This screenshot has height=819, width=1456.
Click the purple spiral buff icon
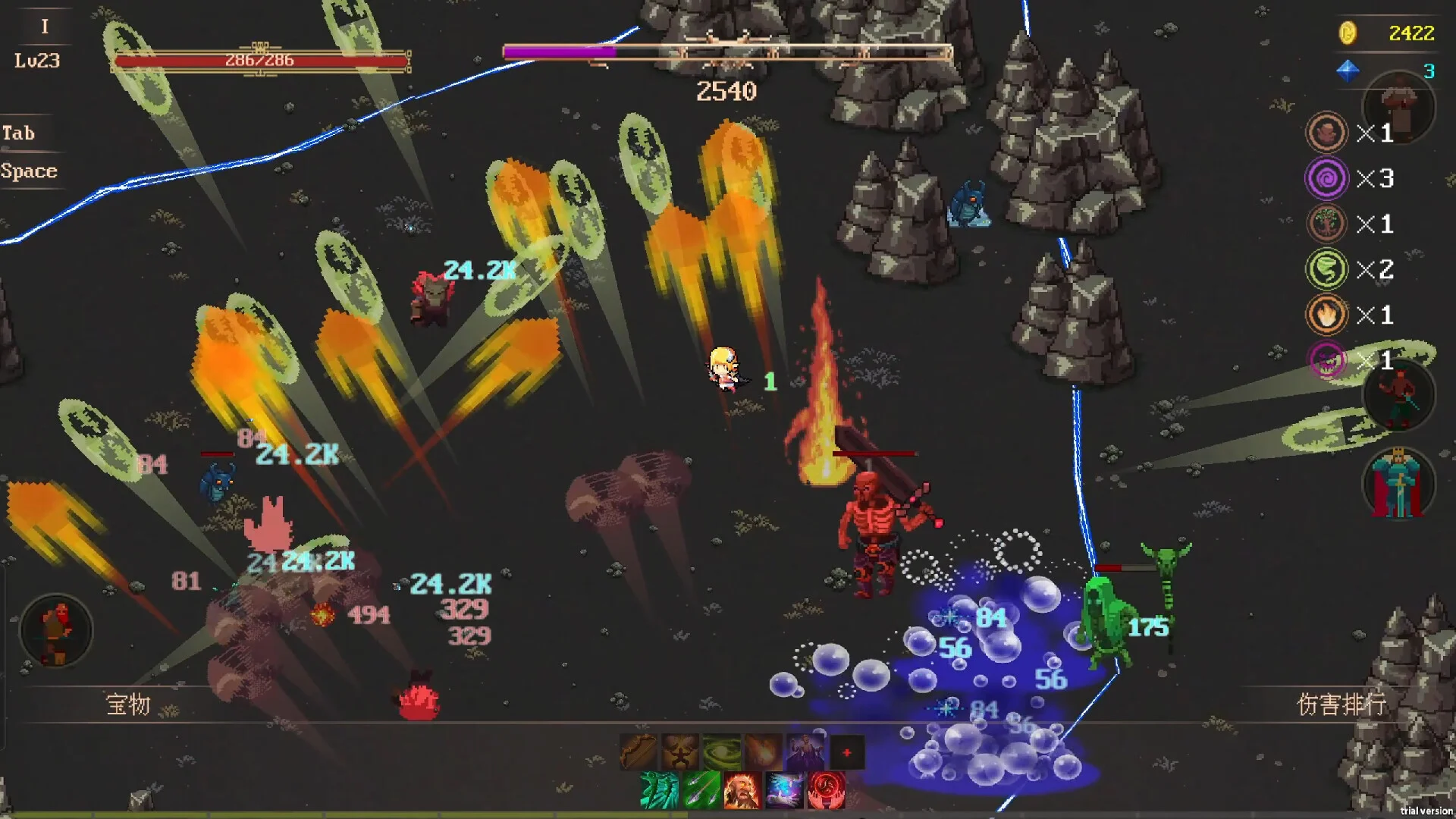[1326, 178]
